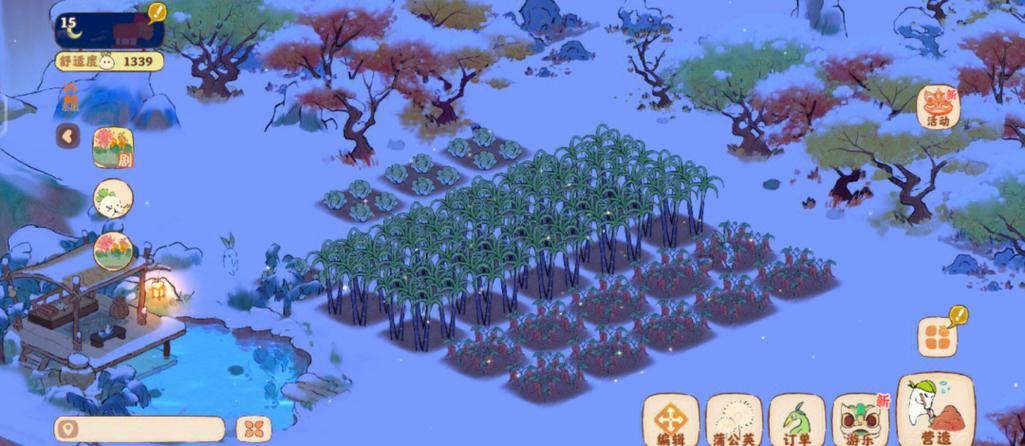The image size is (1025, 446).
Task: Select the round flower garden icon
Action: tap(113, 250)
